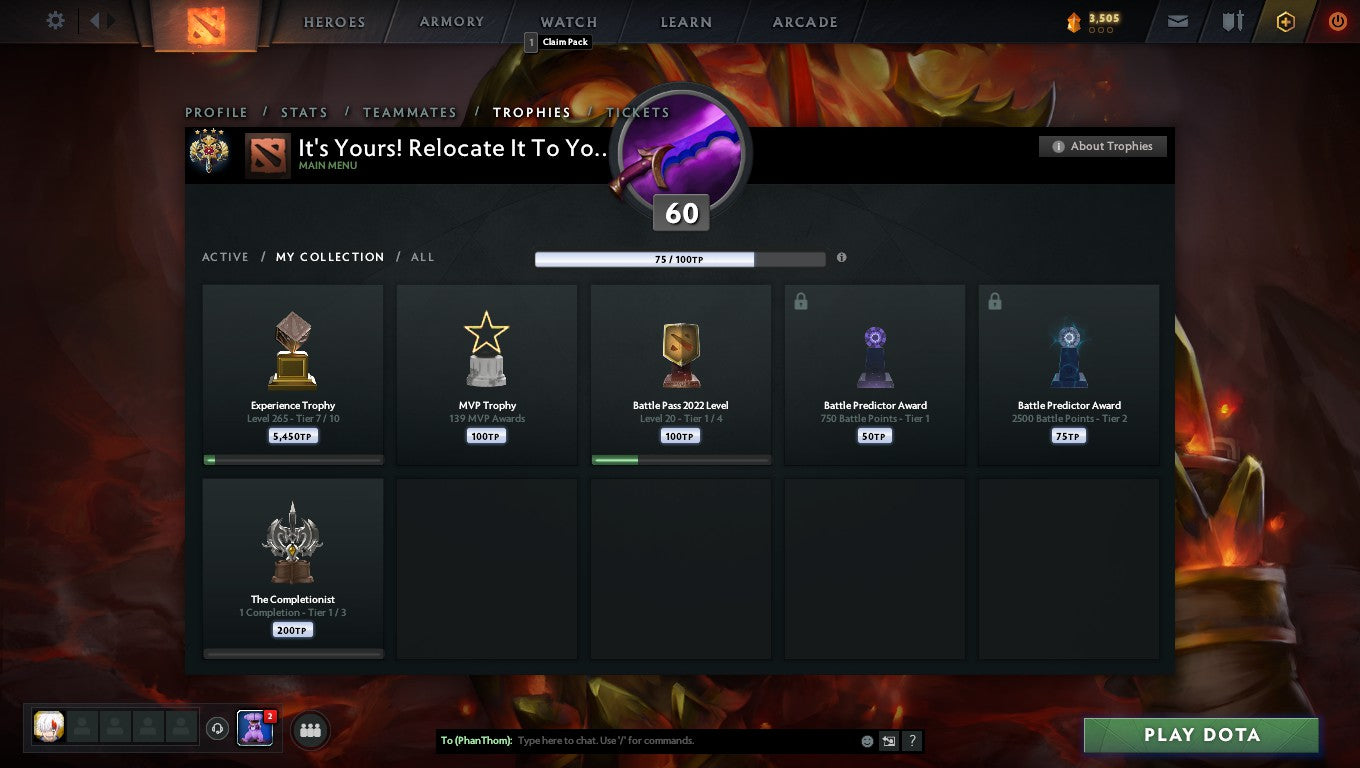The image size is (1360, 768).
Task: Open Dota Plus hexagon icon
Action: (x=1286, y=21)
